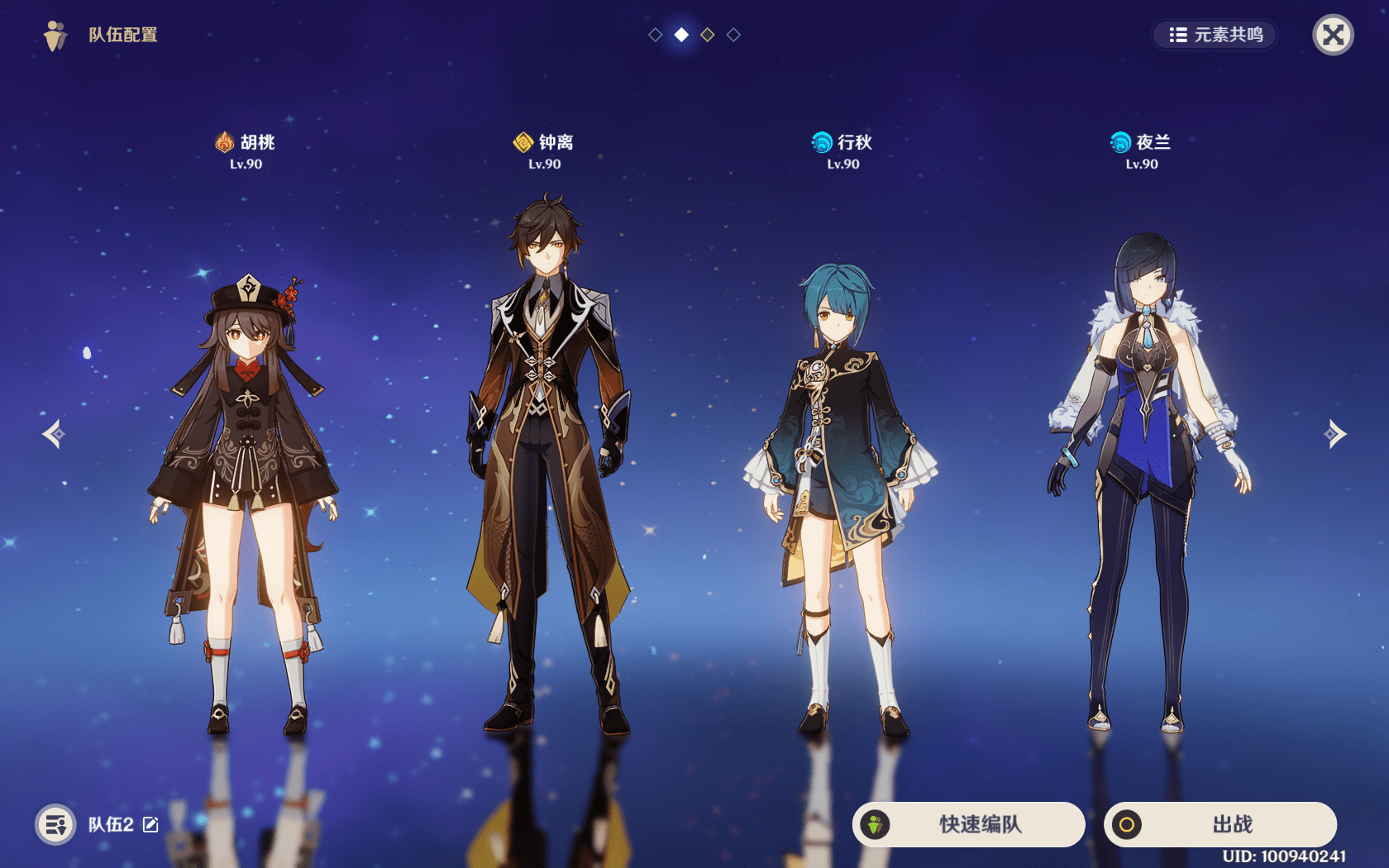The image size is (1389, 868).
Task: Go to the previous team arrow
Action: pos(54,434)
